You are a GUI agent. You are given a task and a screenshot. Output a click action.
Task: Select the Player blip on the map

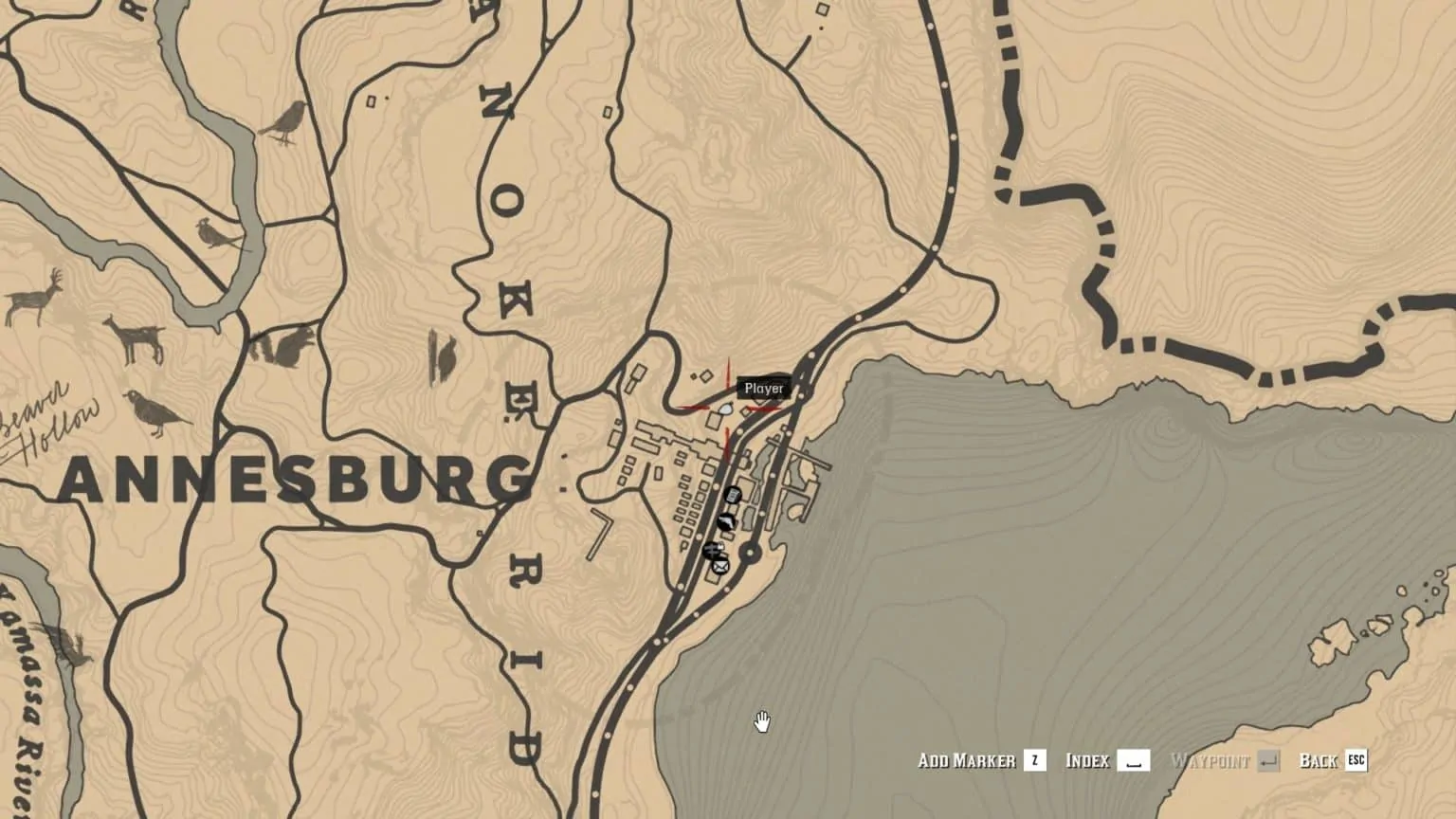(766, 389)
